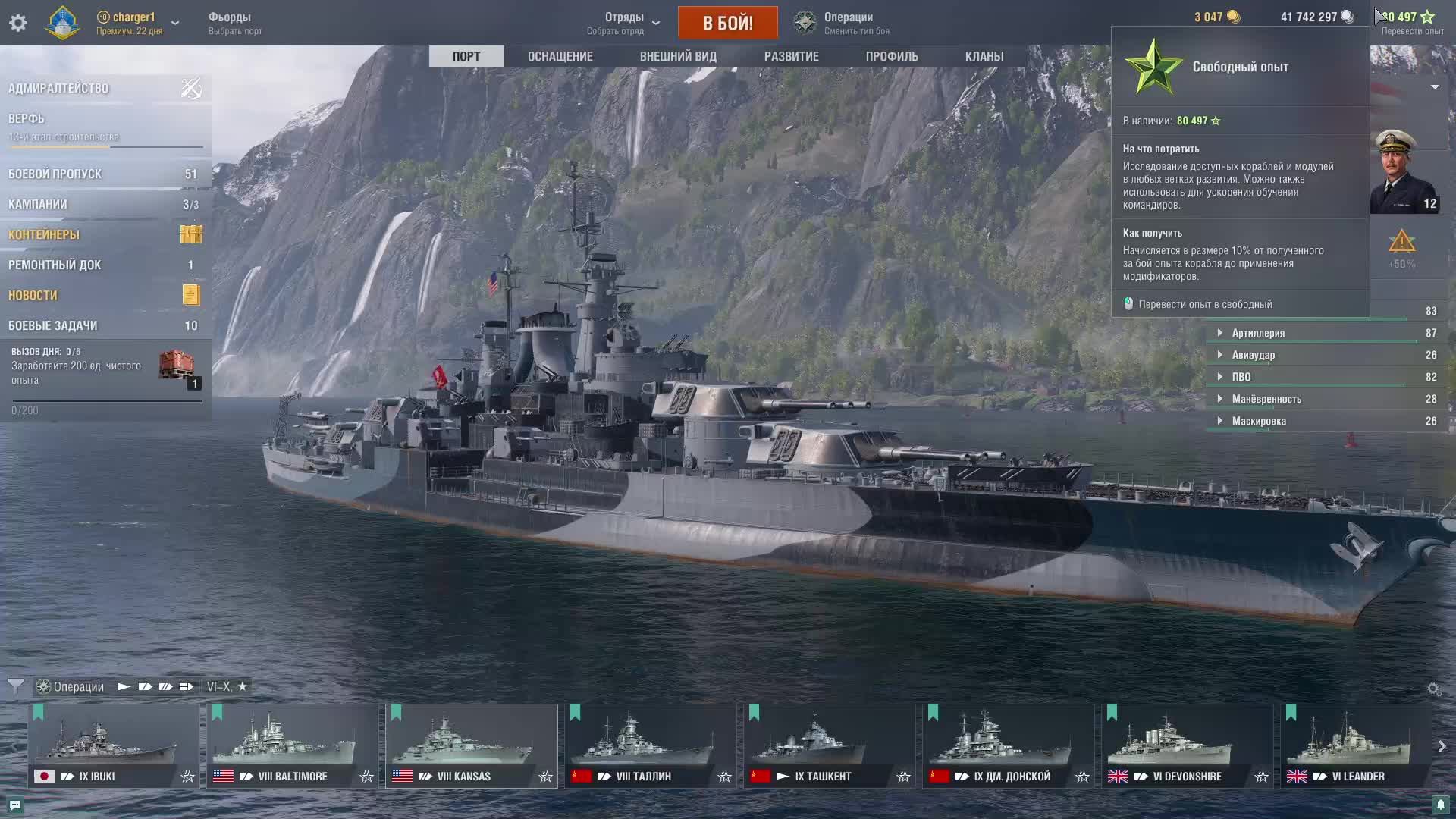Viewport: 1456px width, 819px height.
Task: Open the Боевые задачи list
Action: 52,325
